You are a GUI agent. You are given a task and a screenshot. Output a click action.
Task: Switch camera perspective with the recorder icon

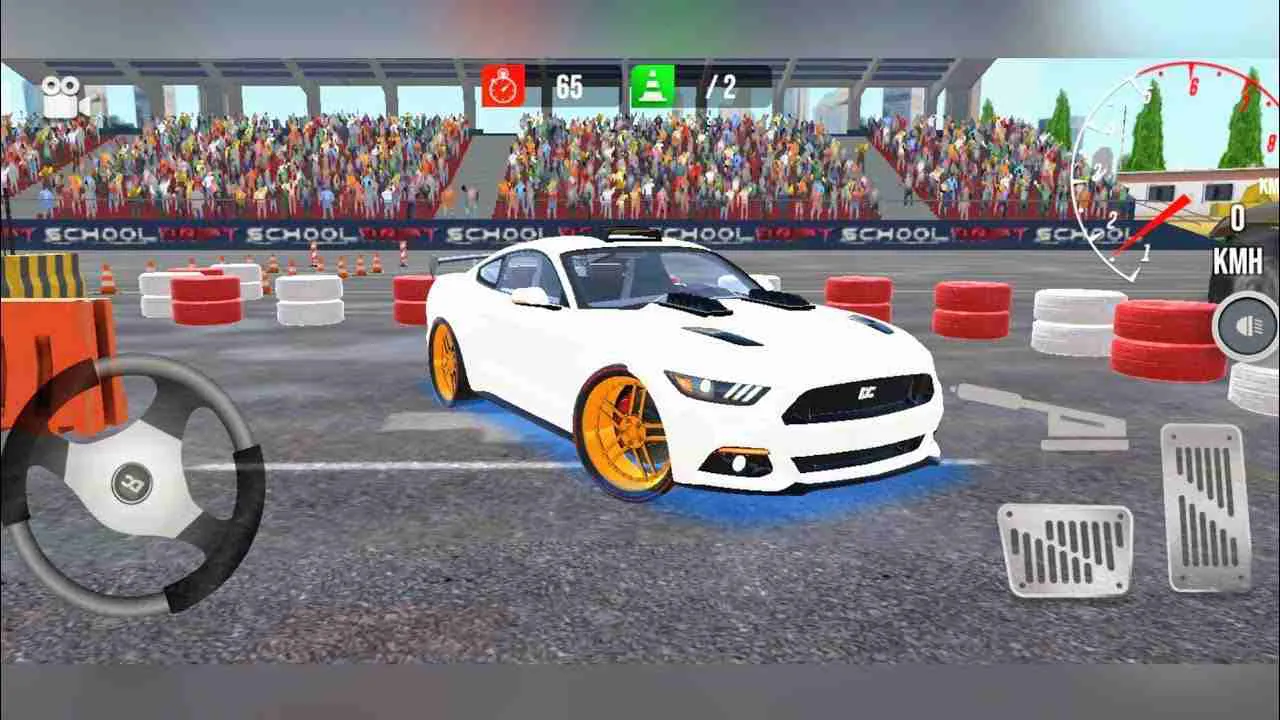[64, 96]
